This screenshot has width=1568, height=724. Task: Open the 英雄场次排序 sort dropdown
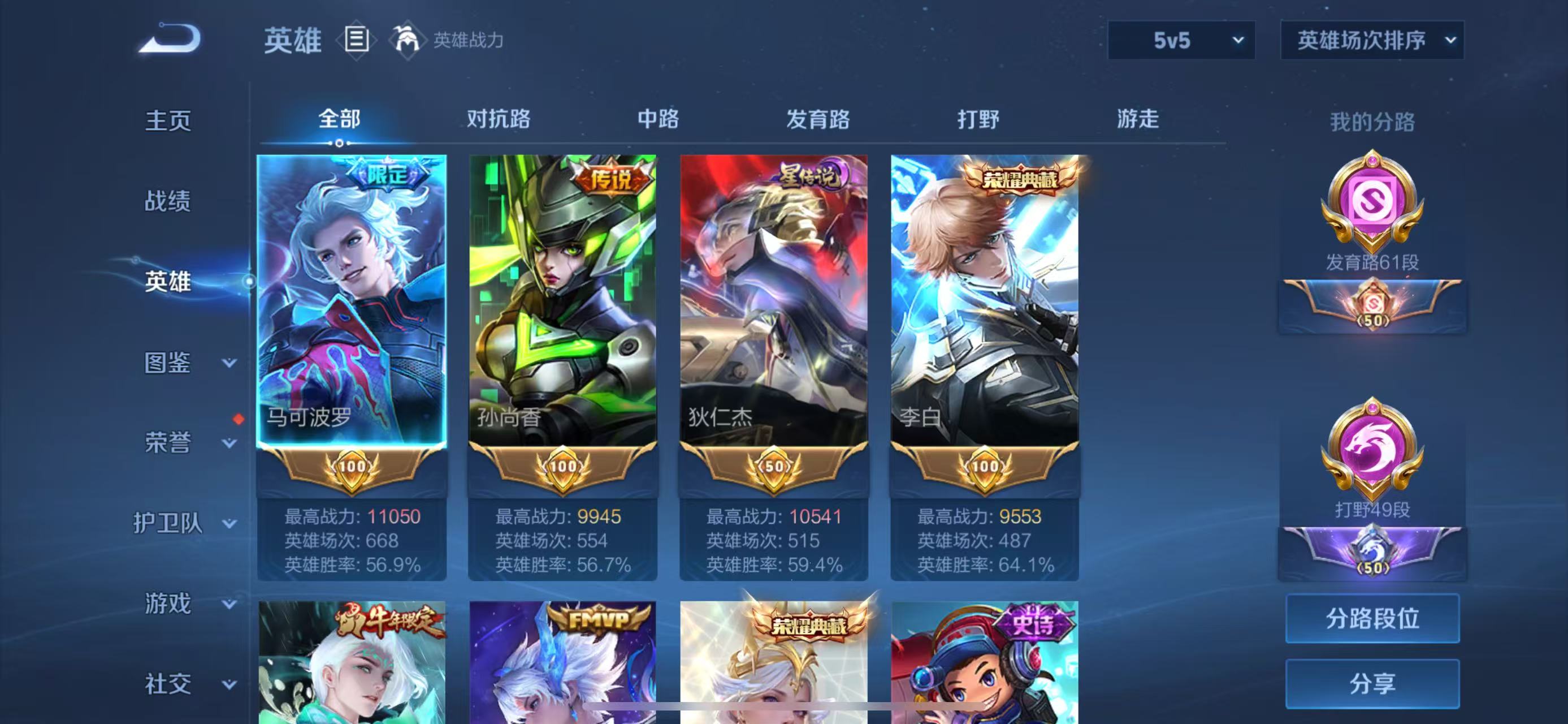point(1371,40)
